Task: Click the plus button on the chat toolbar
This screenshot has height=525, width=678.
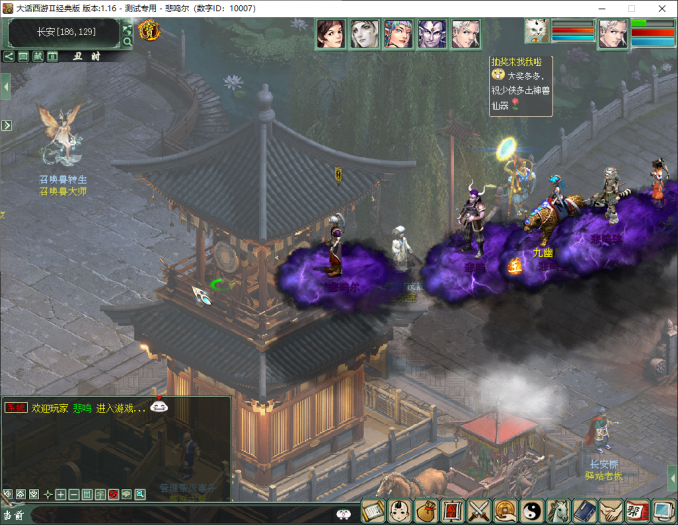Action: click(x=61, y=495)
